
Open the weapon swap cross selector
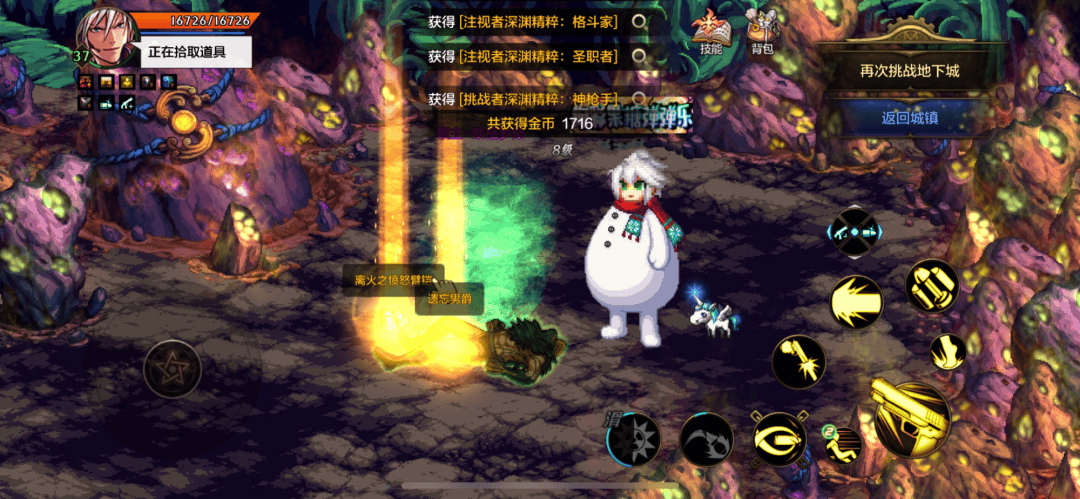[853, 232]
